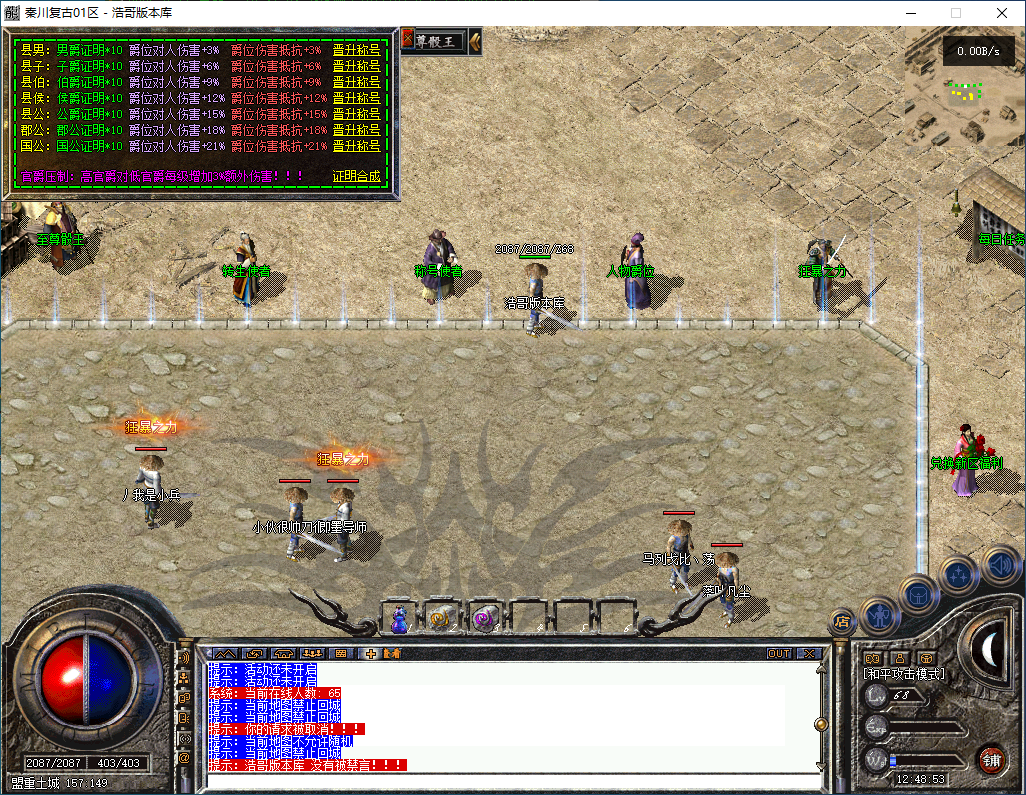Click 晋升称号 link on the 国公 row

point(356,146)
